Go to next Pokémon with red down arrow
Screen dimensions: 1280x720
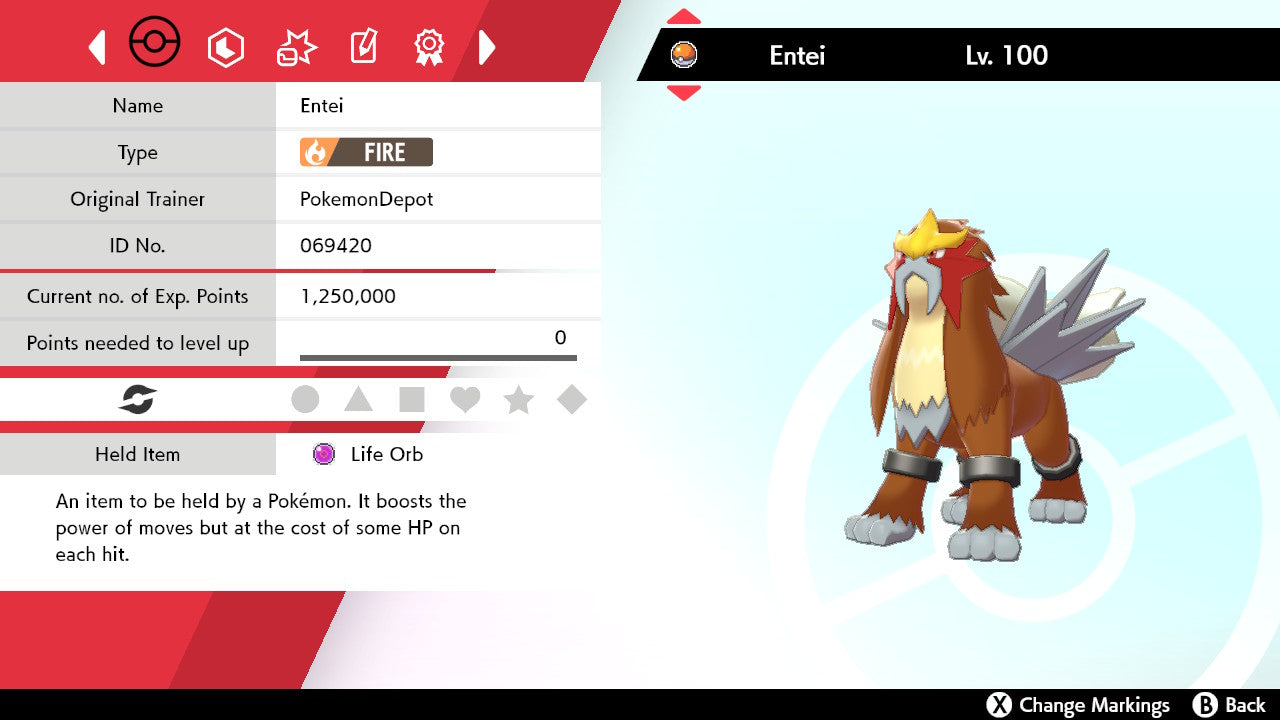pyautogui.click(x=683, y=93)
